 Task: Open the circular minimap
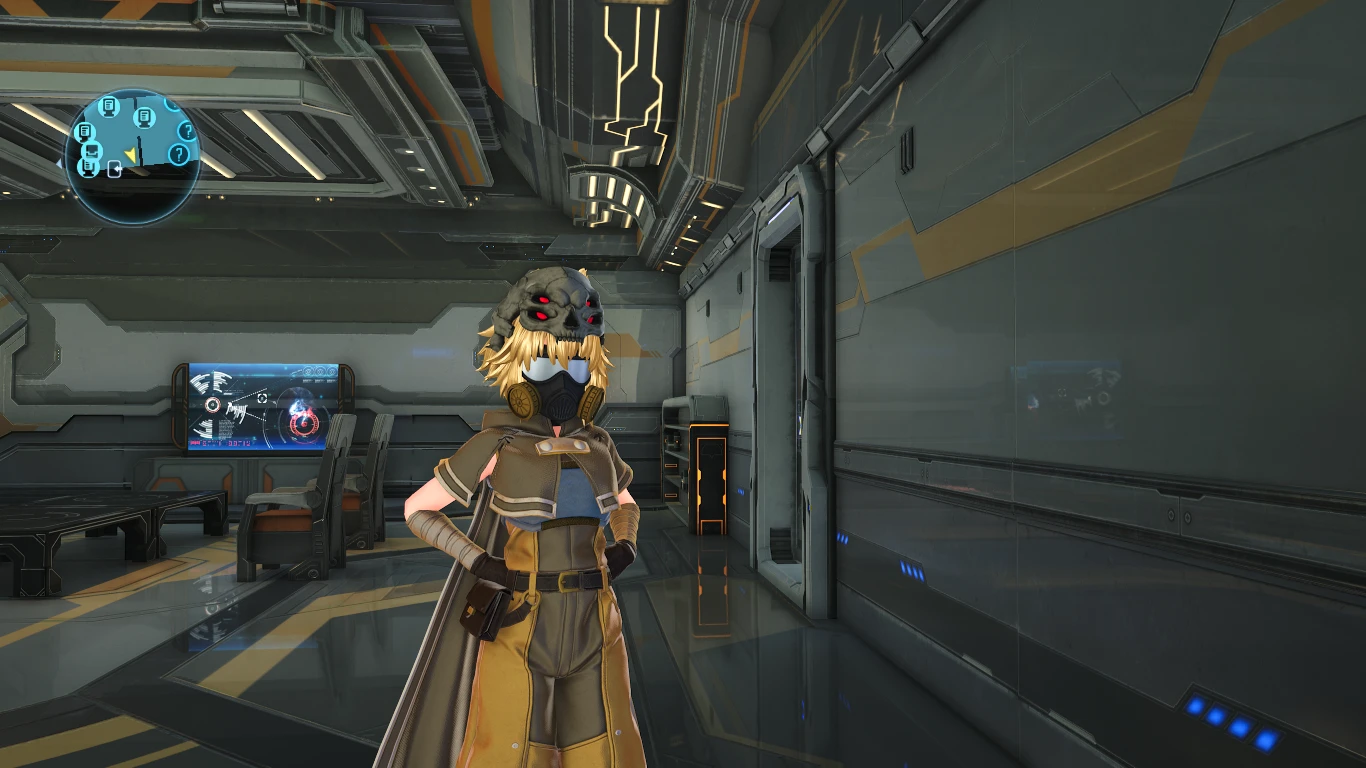(x=133, y=157)
